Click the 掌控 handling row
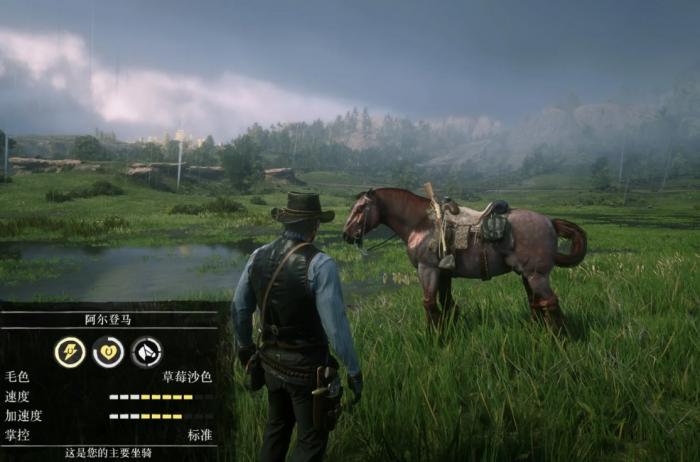The image size is (700, 462). click(x=108, y=434)
